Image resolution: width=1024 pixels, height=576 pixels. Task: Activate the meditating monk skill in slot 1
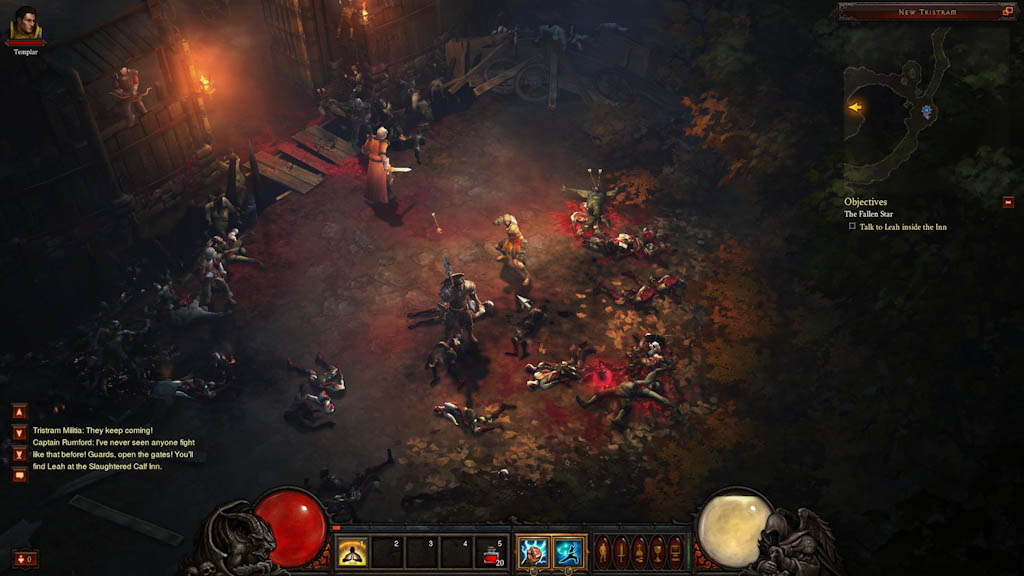pyautogui.click(x=352, y=552)
